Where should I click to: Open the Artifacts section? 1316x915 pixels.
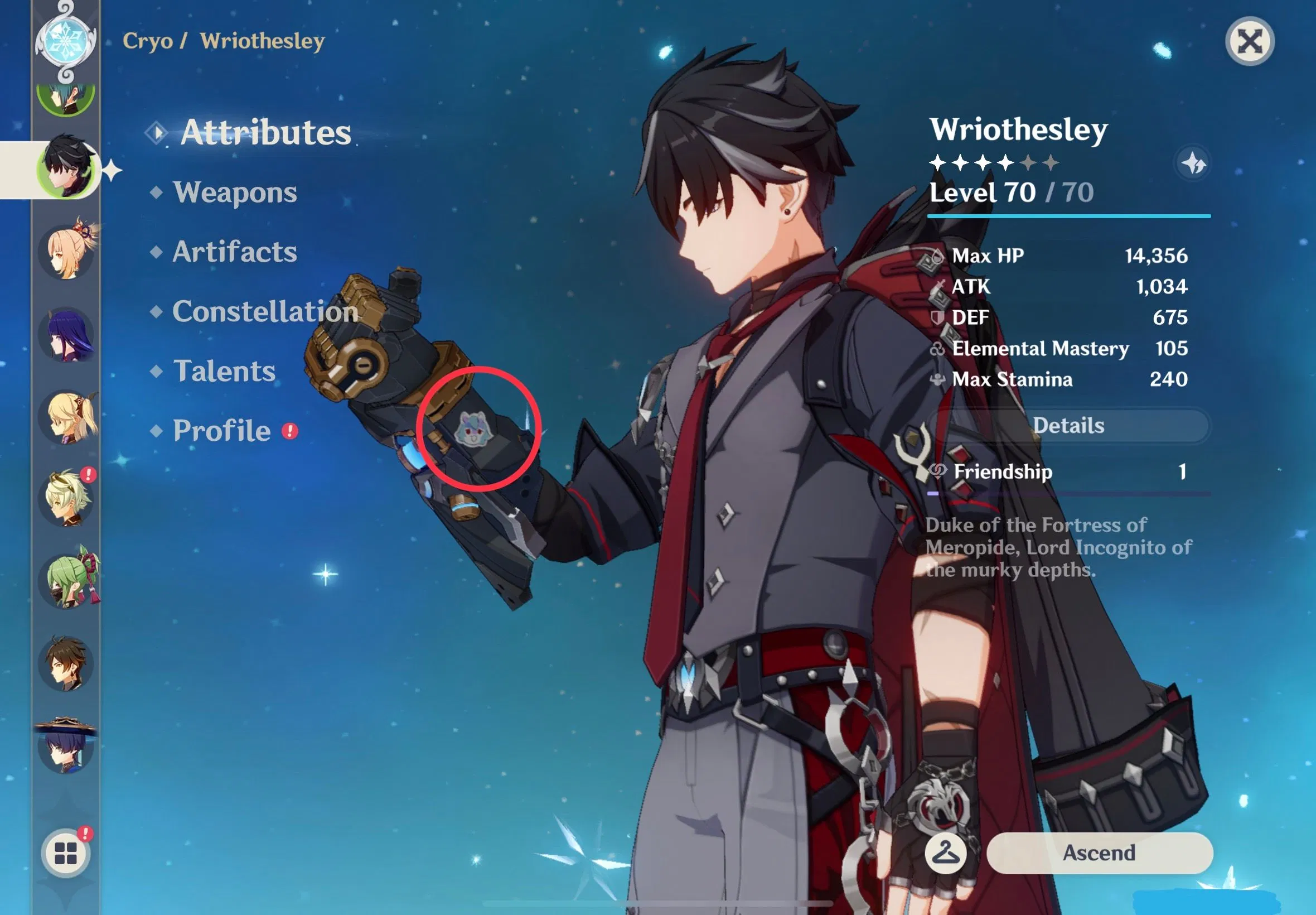pyautogui.click(x=234, y=252)
